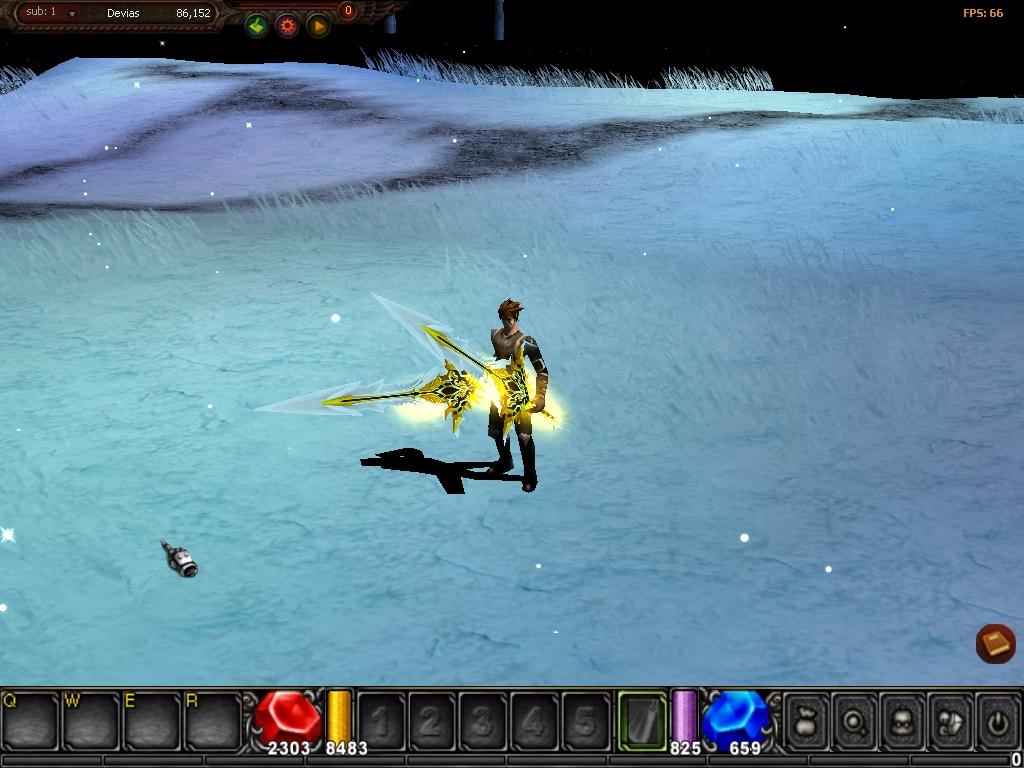This screenshot has height=768, width=1024.
Task: Choose skill slot number 3
Action: 483,720
